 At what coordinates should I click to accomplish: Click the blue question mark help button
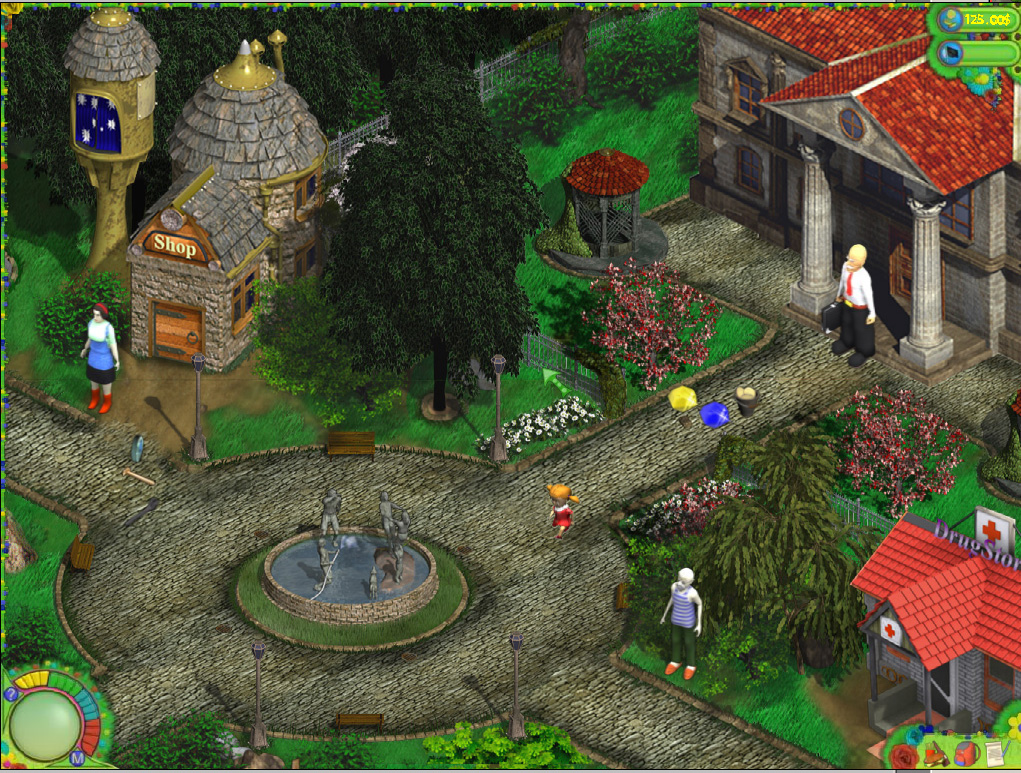(11, 693)
